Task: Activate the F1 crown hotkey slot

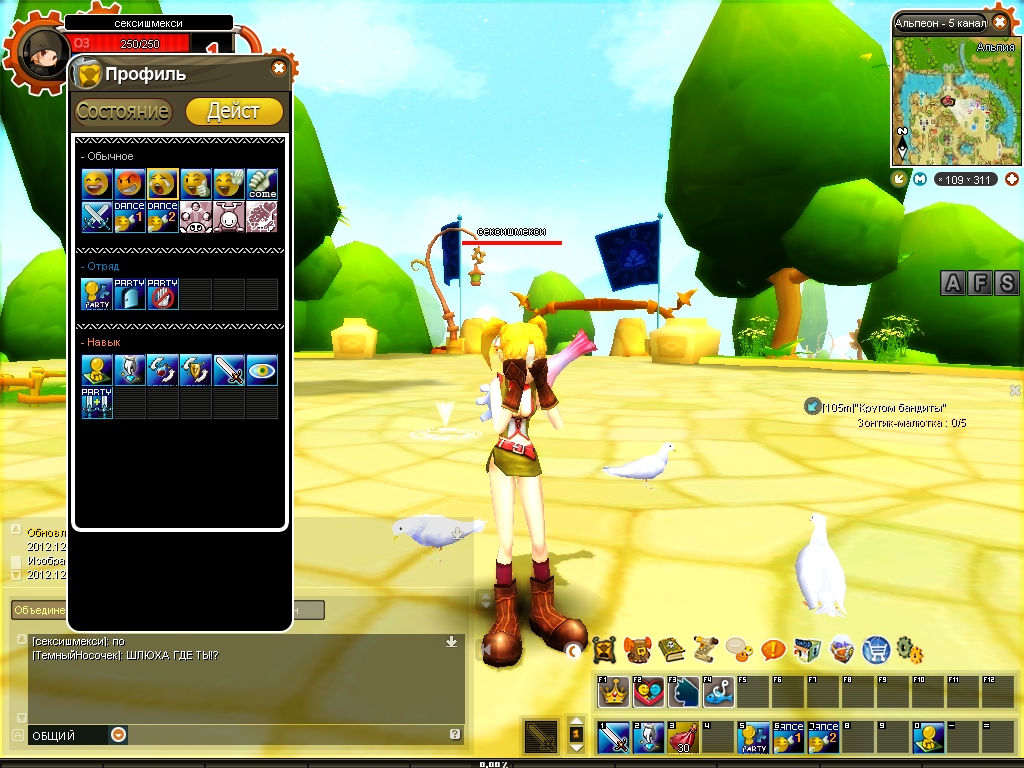Action: coord(613,692)
